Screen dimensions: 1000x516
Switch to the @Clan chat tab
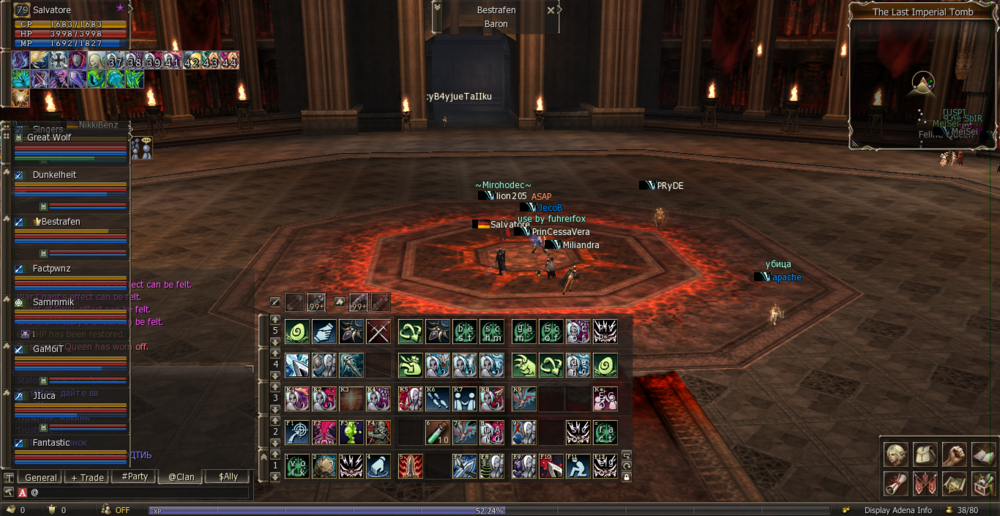(181, 477)
